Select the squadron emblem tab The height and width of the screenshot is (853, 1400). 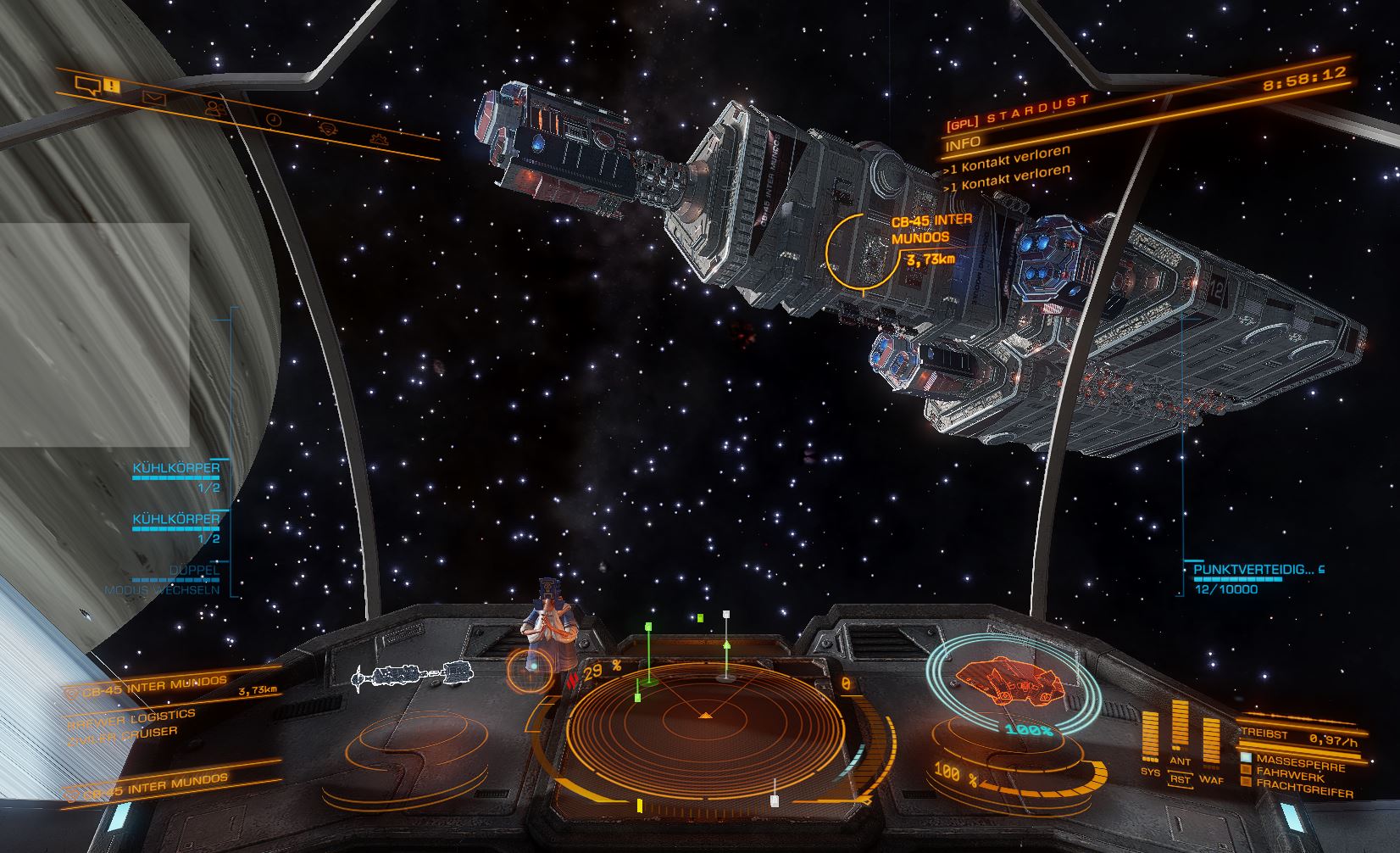(x=328, y=128)
